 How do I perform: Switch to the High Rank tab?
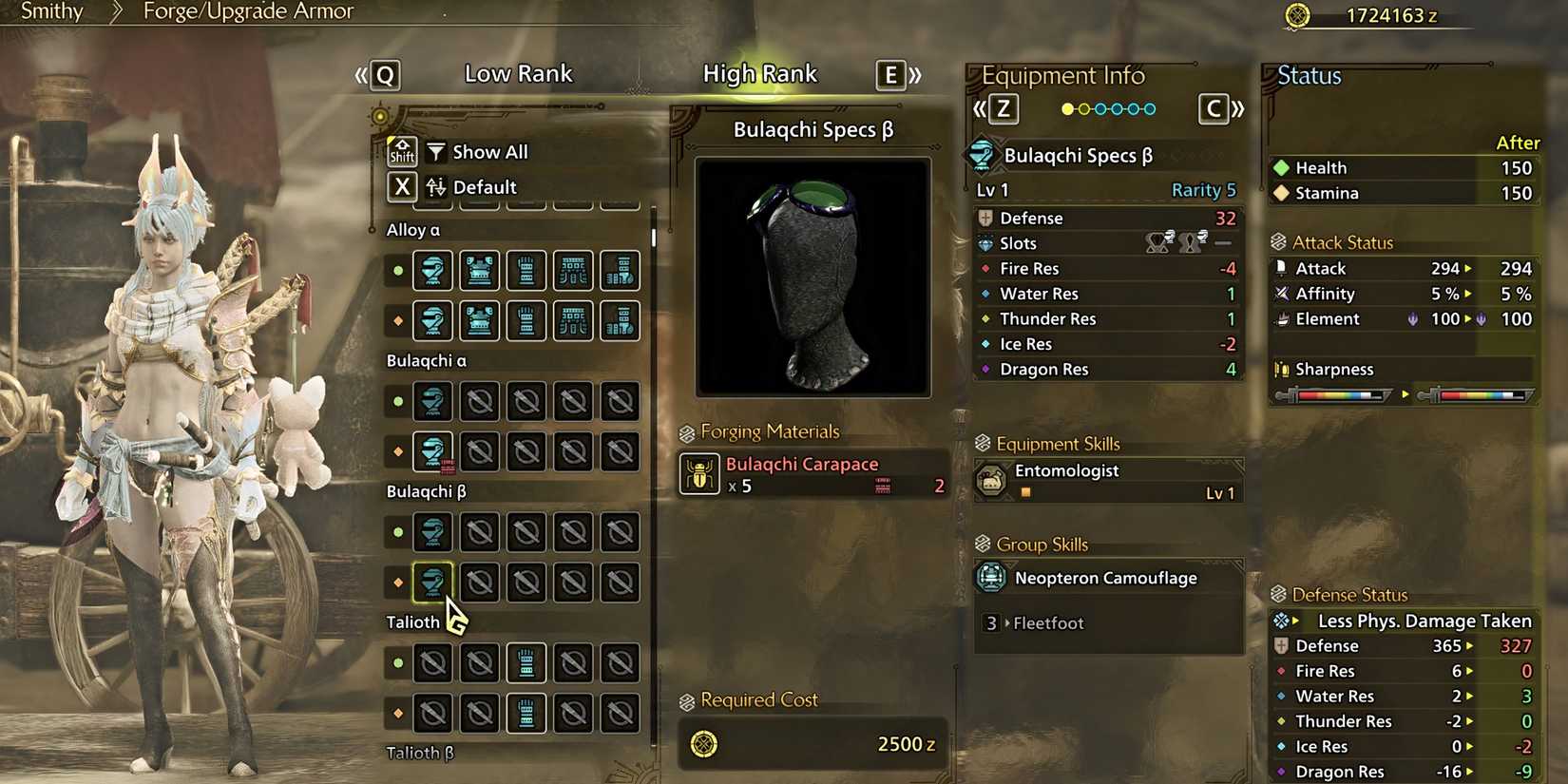point(760,73)
